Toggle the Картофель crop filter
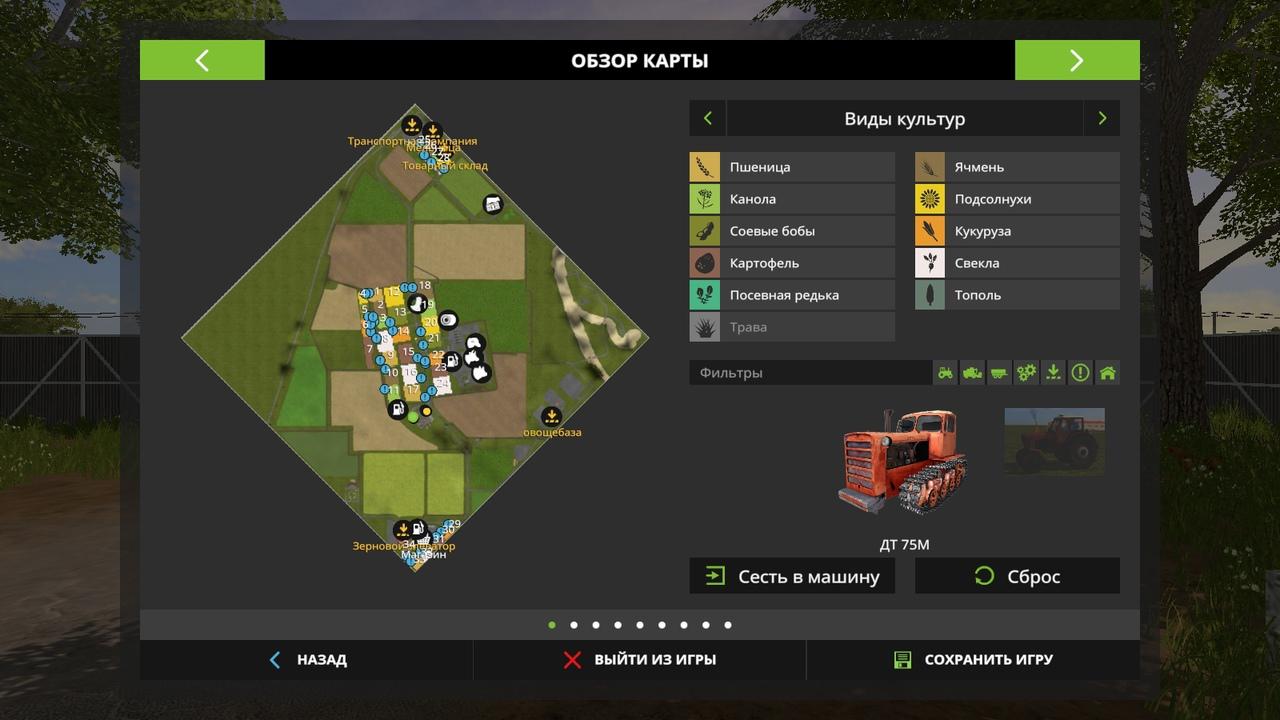The height and width of the screenshot is (720, 1280). pyautogui.click(x=792, y=263)
